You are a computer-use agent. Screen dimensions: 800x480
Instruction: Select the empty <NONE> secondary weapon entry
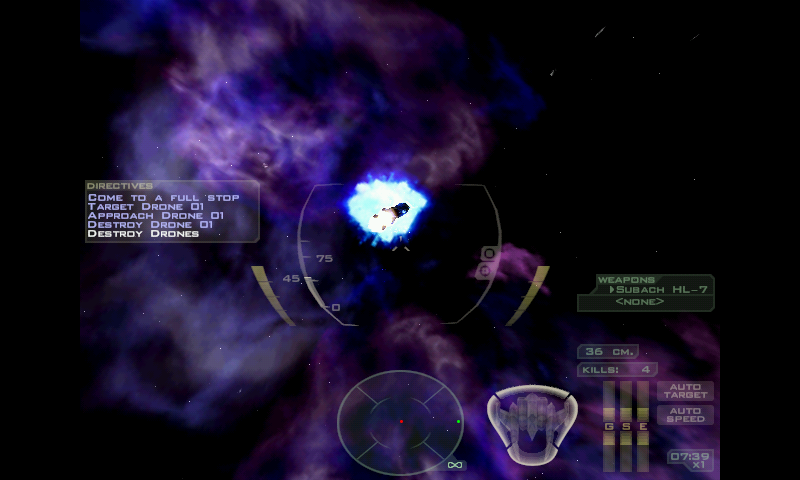(x=640, y=302)
